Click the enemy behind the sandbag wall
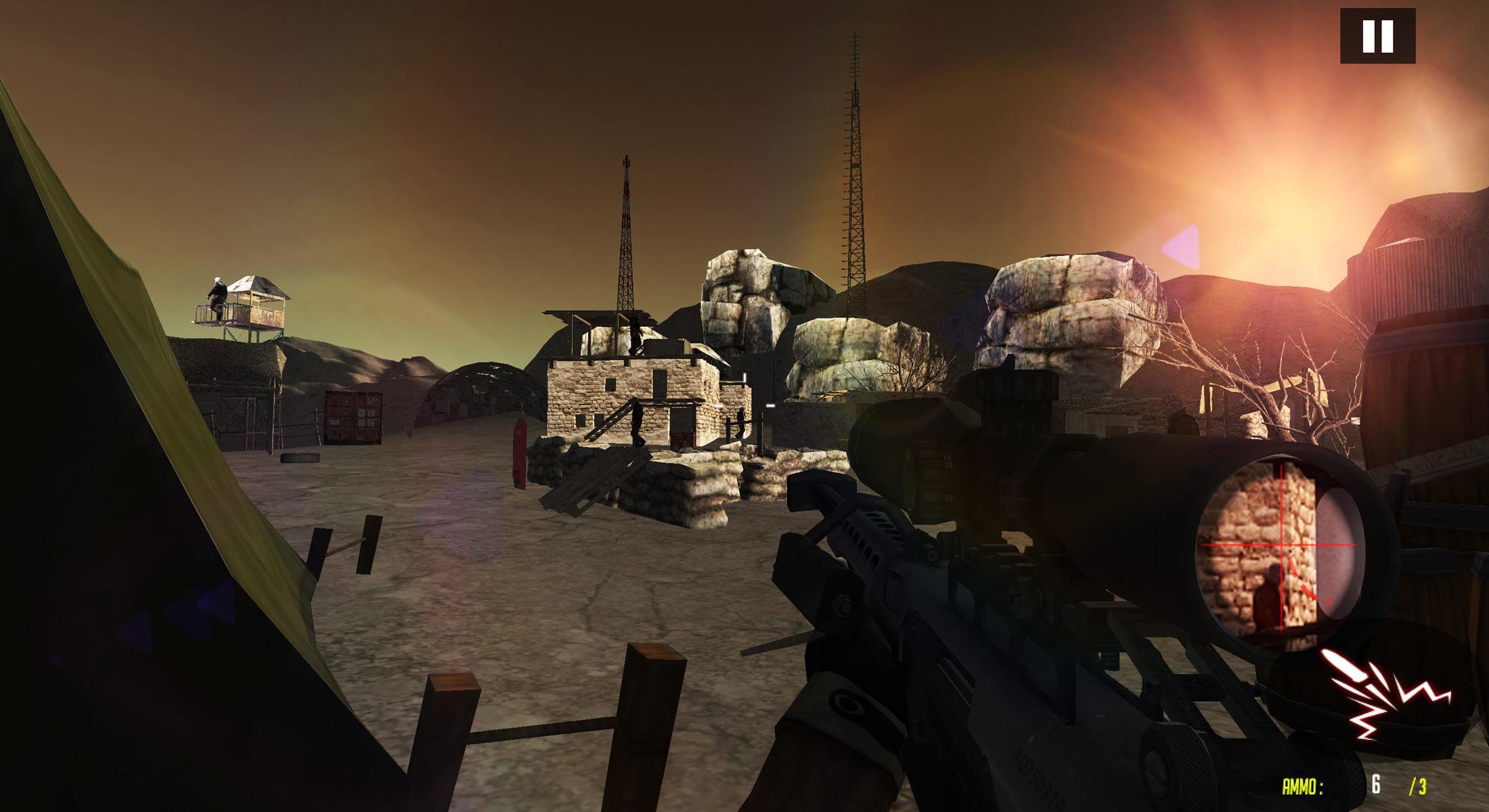Screen dimensions: 1489x812 742,423
